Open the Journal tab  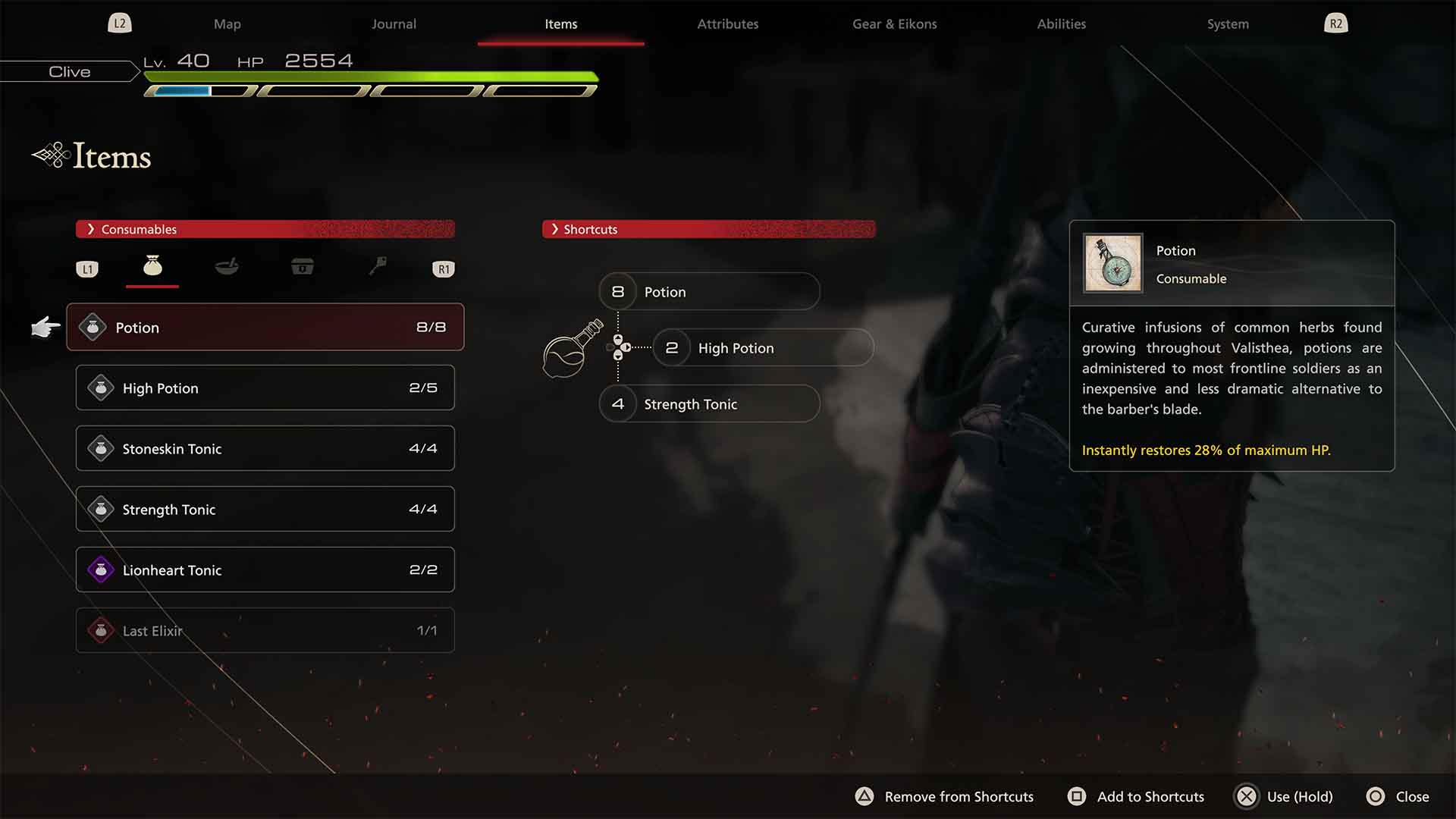394,24
